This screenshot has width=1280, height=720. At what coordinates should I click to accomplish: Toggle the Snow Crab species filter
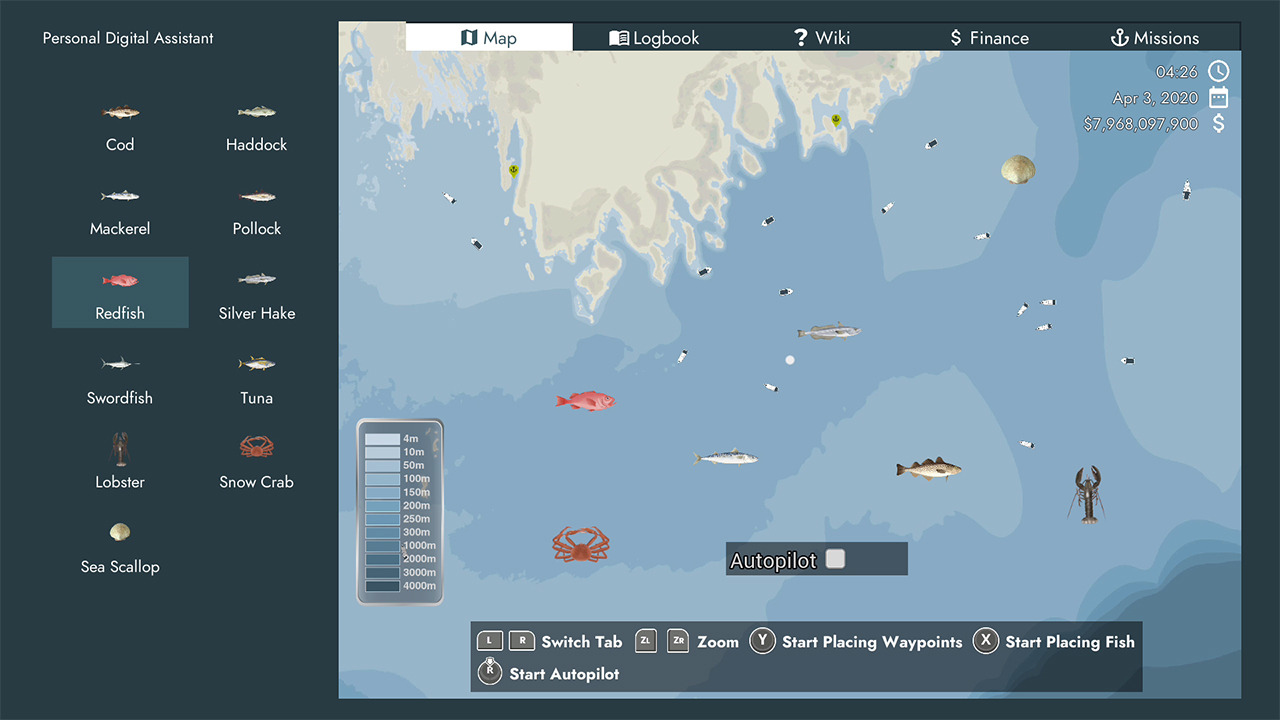click(x=256, y=448)
